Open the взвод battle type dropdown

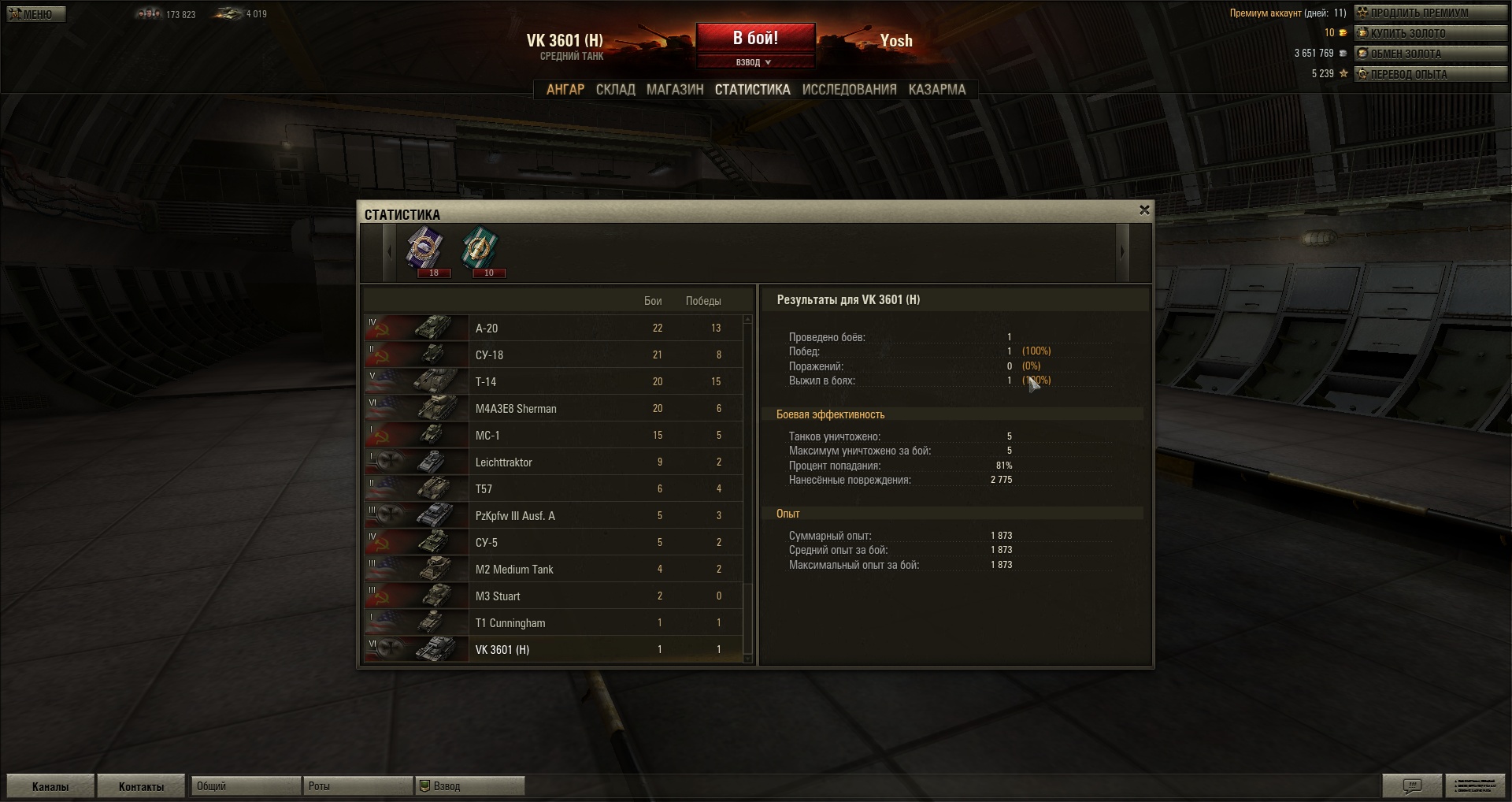coord(754,62)
